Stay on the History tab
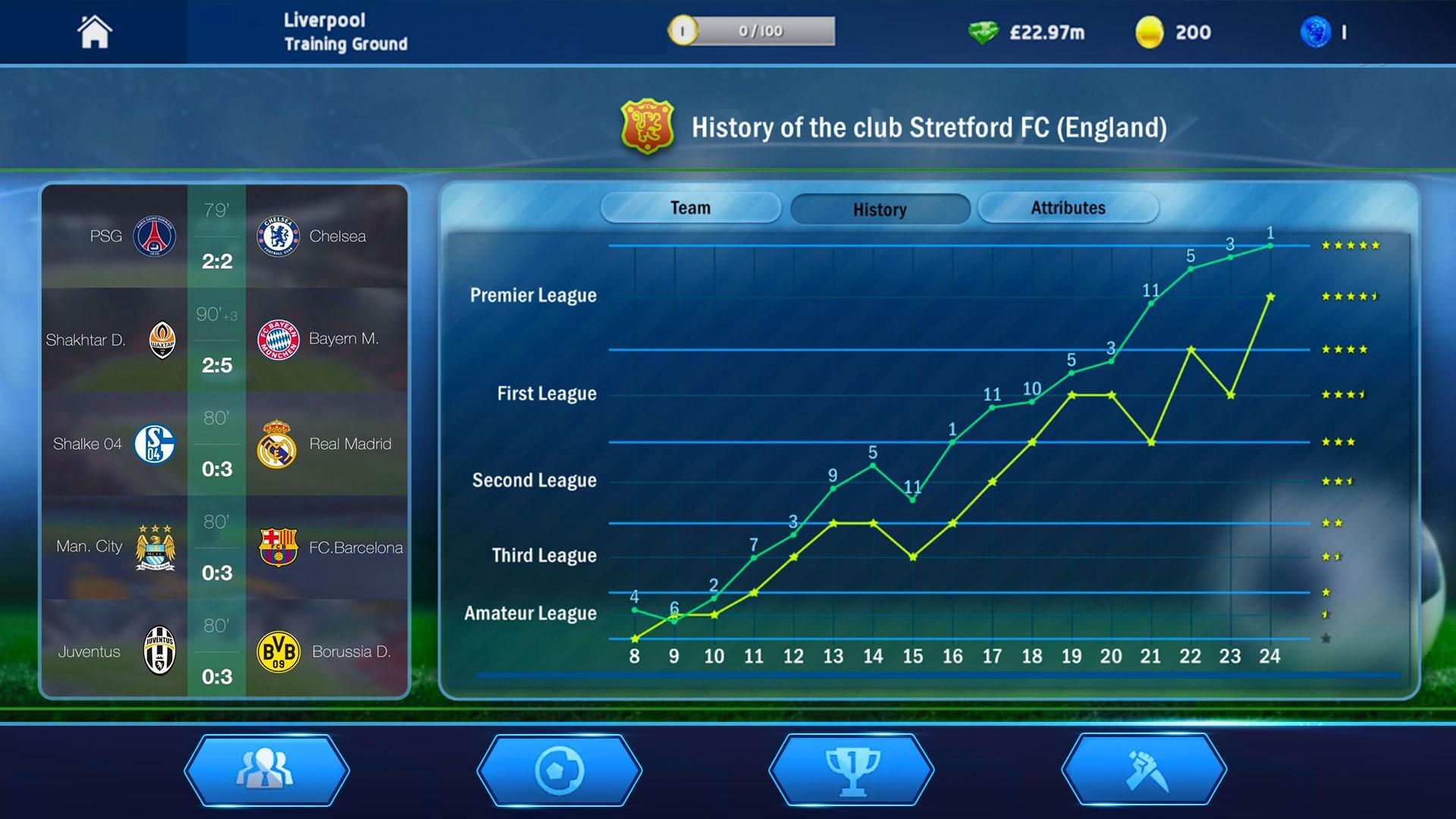 [880, 209]
